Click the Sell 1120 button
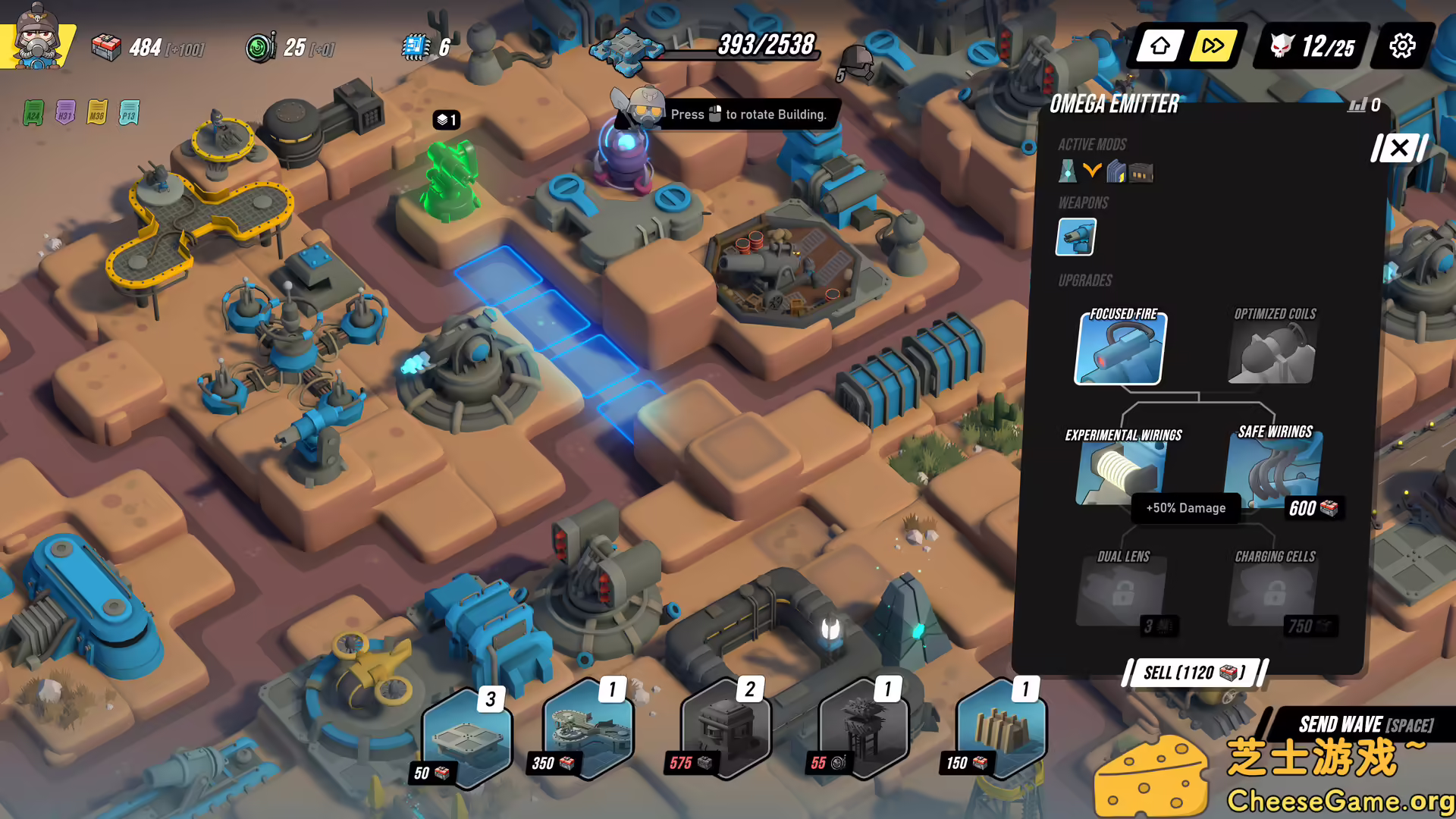Viewport: 1456px width, 819px height. coord(1192,673)
